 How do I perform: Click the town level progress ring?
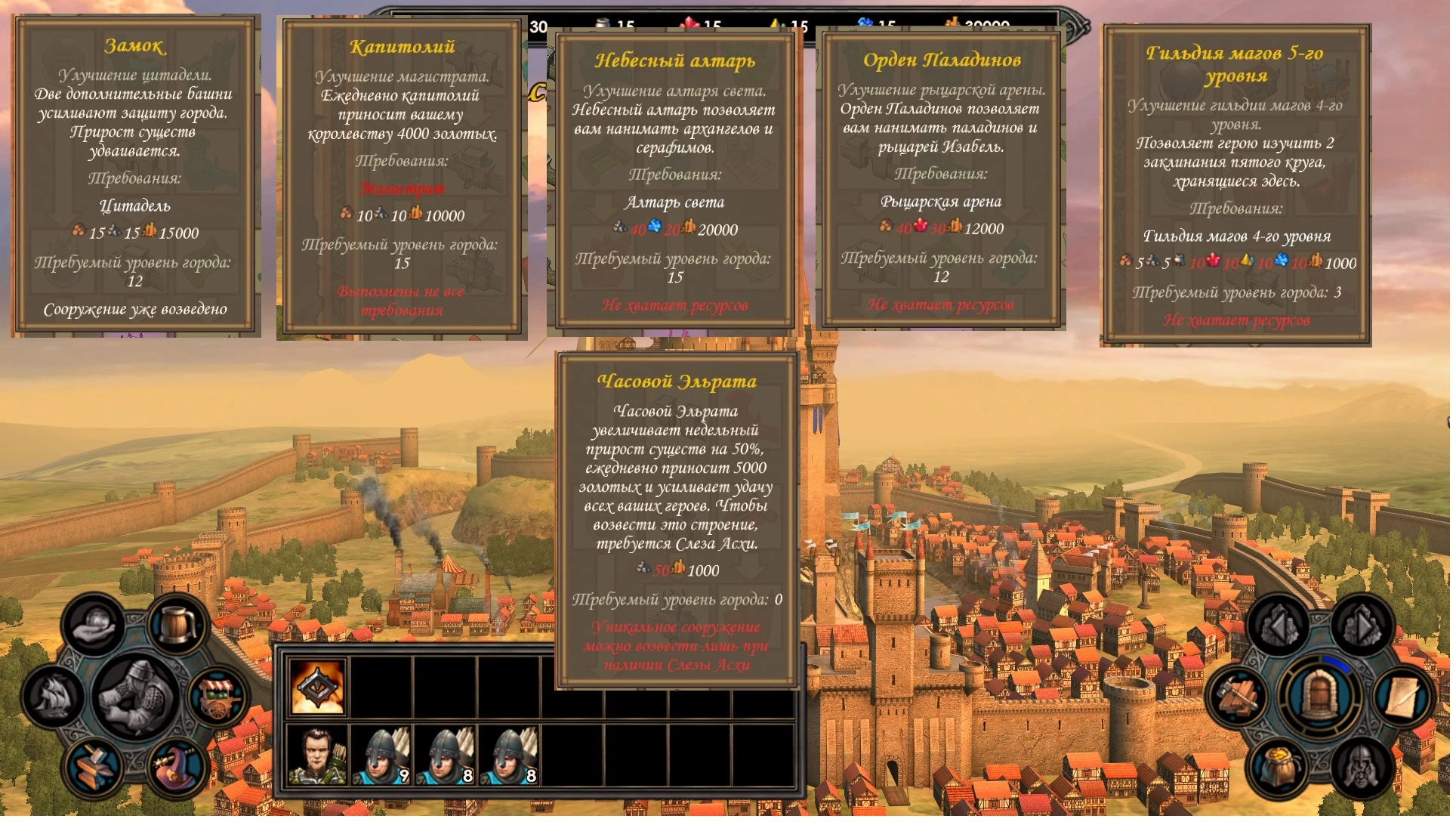pos(1337,663)
